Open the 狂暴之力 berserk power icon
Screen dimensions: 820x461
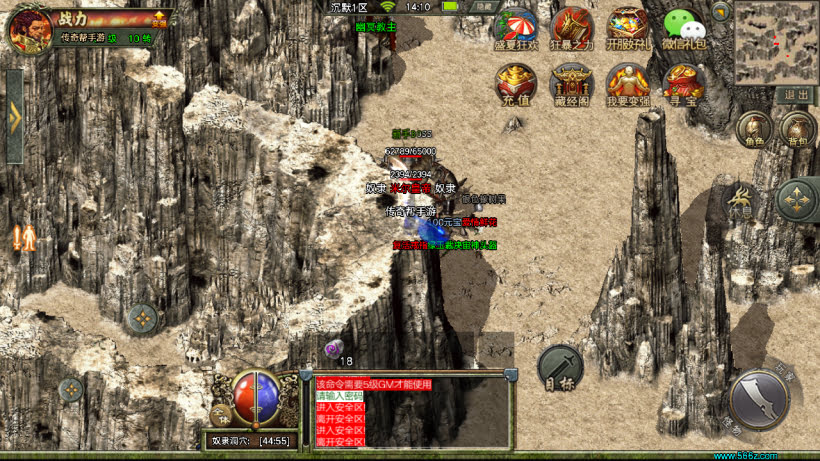click(x=572, y=27)
